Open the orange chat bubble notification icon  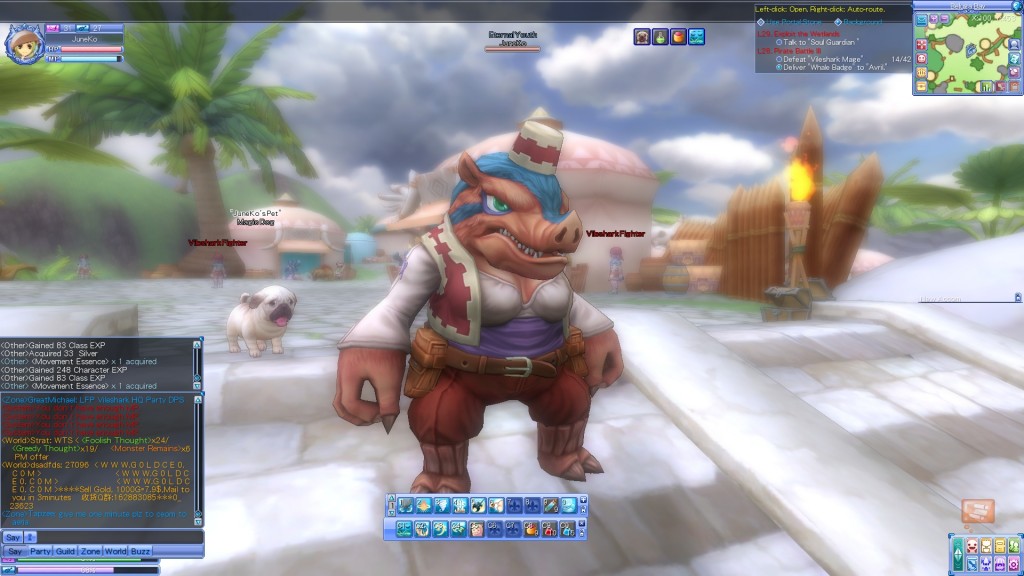977,511
